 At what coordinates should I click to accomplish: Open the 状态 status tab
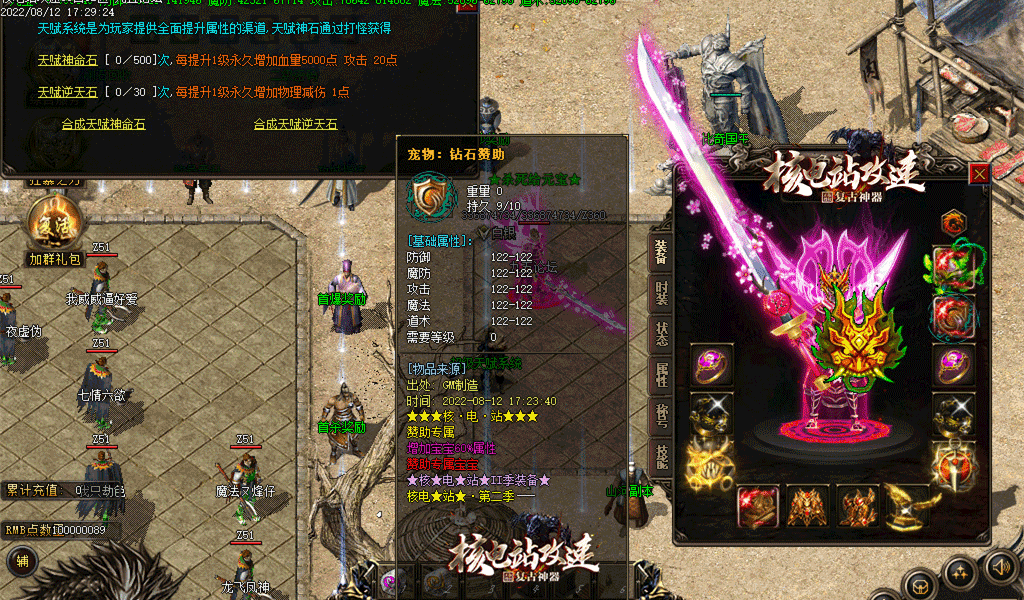(x=661, y=335)
